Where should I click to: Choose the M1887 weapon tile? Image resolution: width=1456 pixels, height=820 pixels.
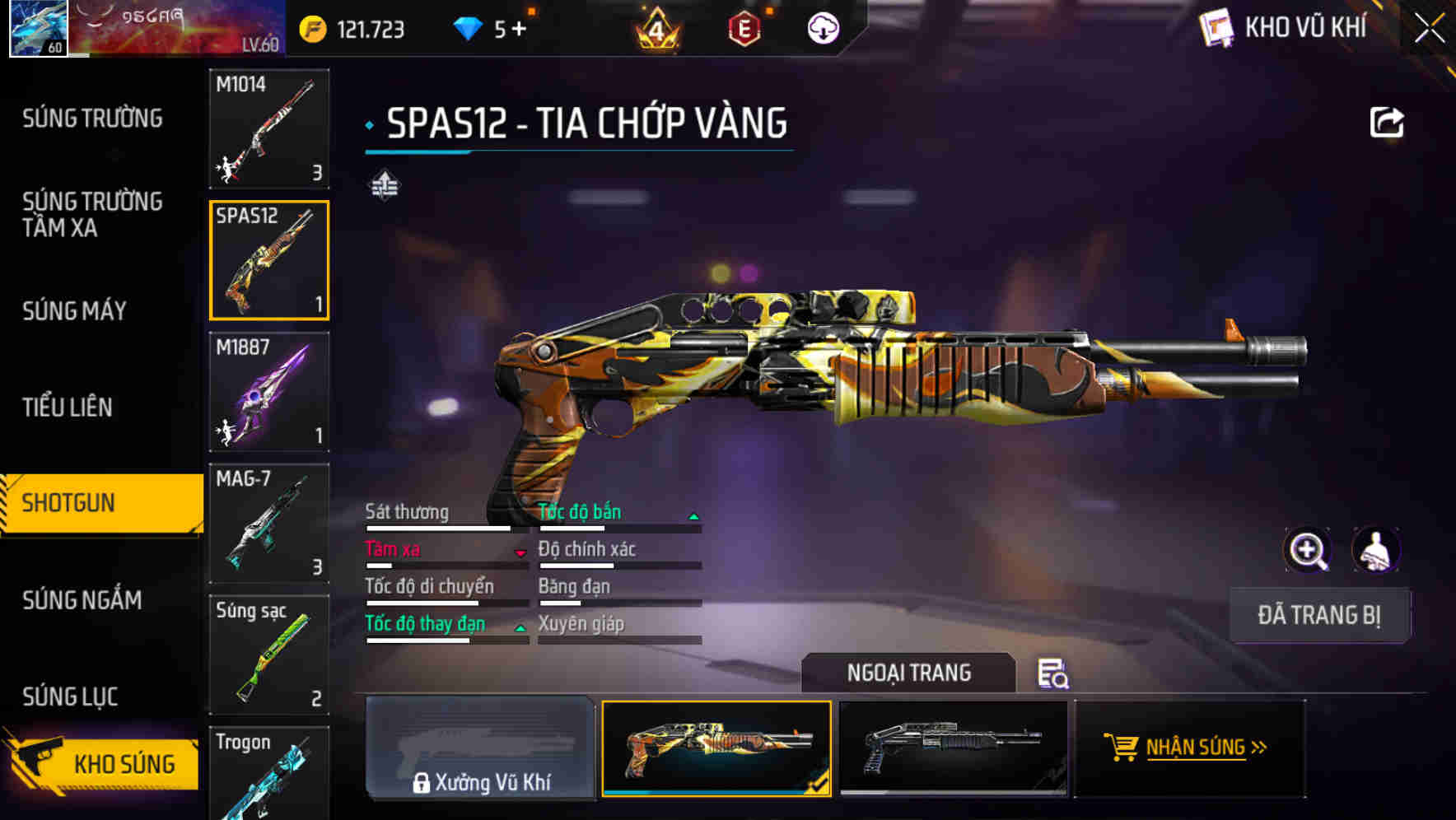[269, 392]
